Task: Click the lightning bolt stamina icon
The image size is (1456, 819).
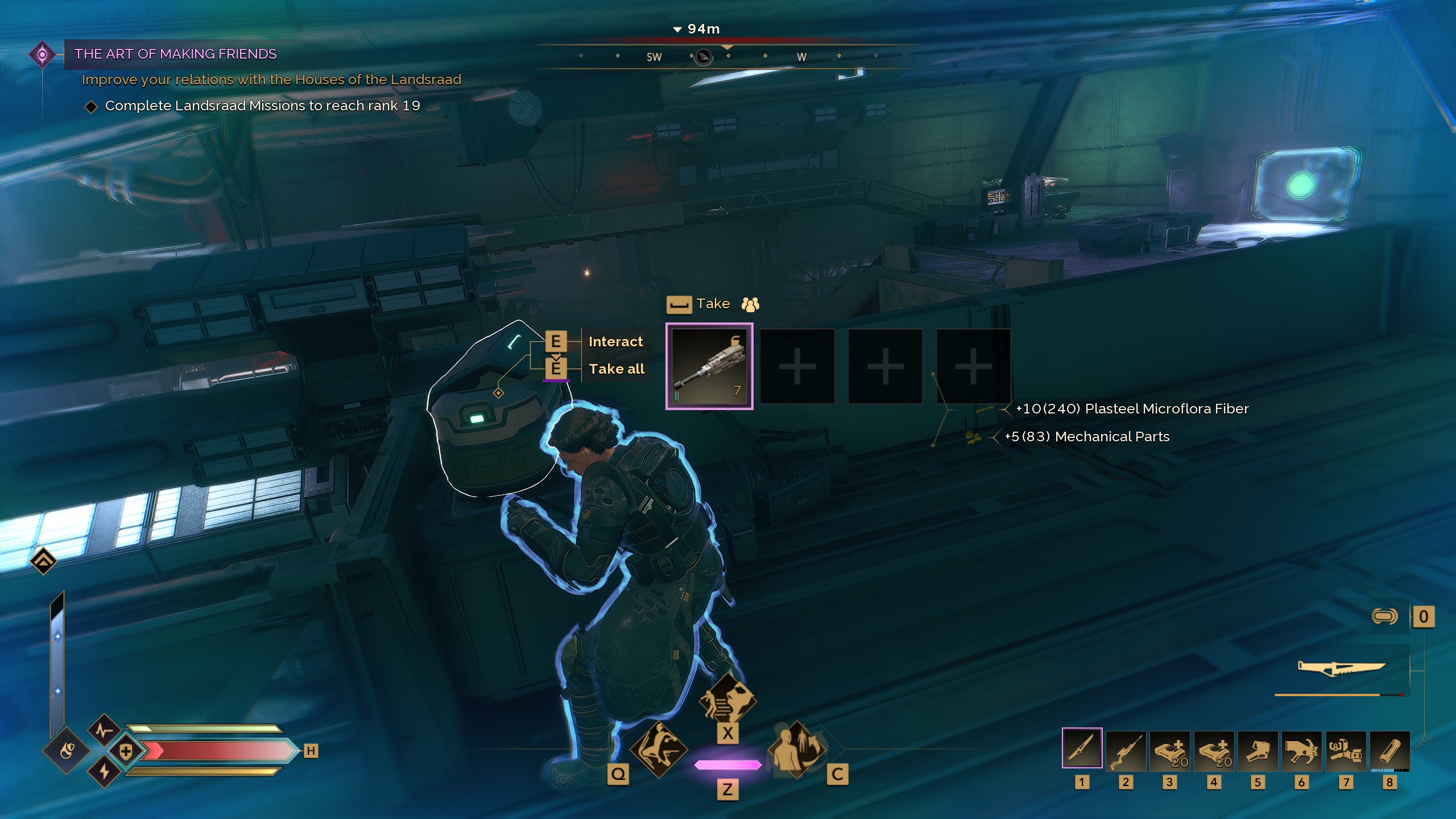Action: click(x=104, y=772)
